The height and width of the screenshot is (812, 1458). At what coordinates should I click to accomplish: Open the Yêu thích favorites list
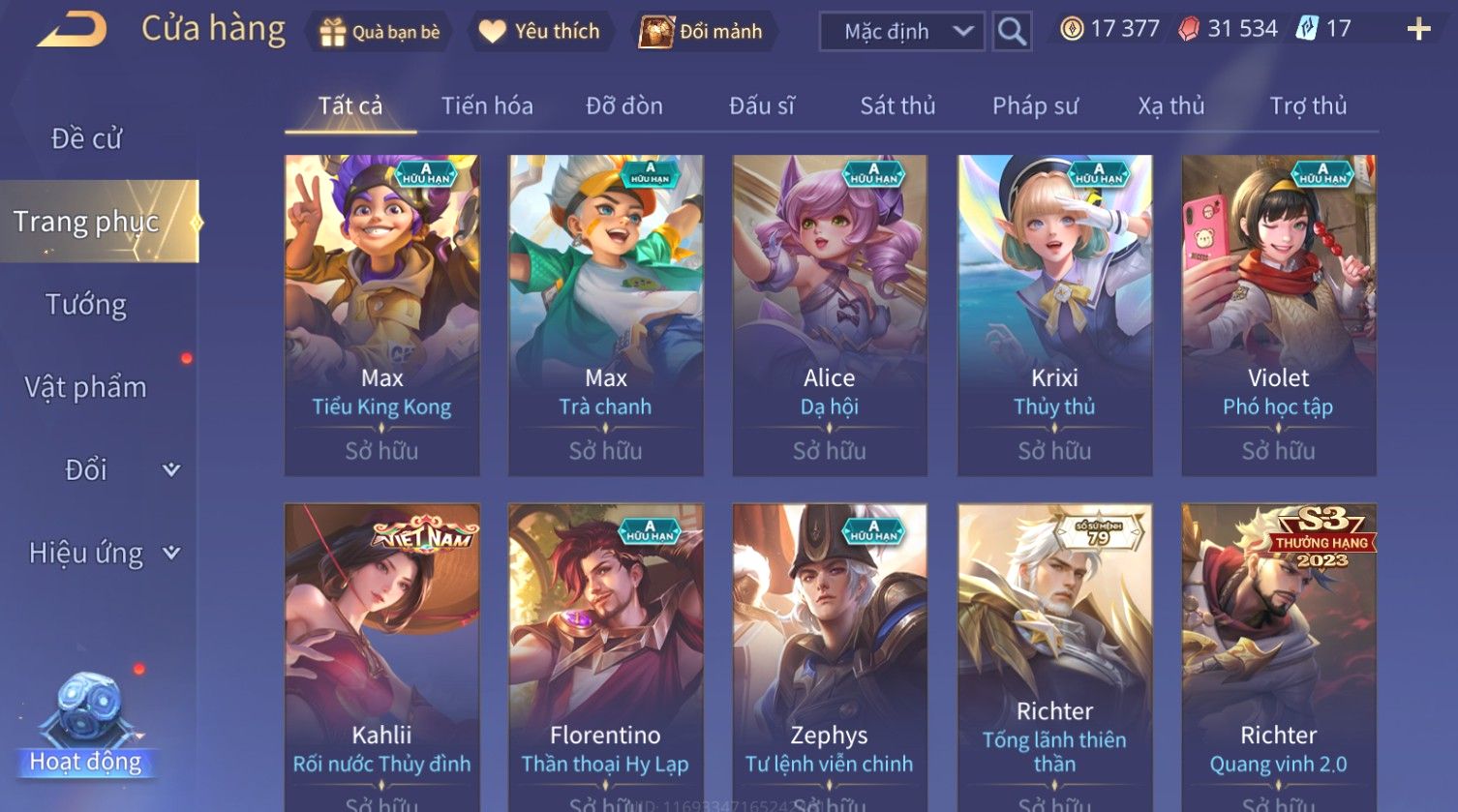click(540, 32)
